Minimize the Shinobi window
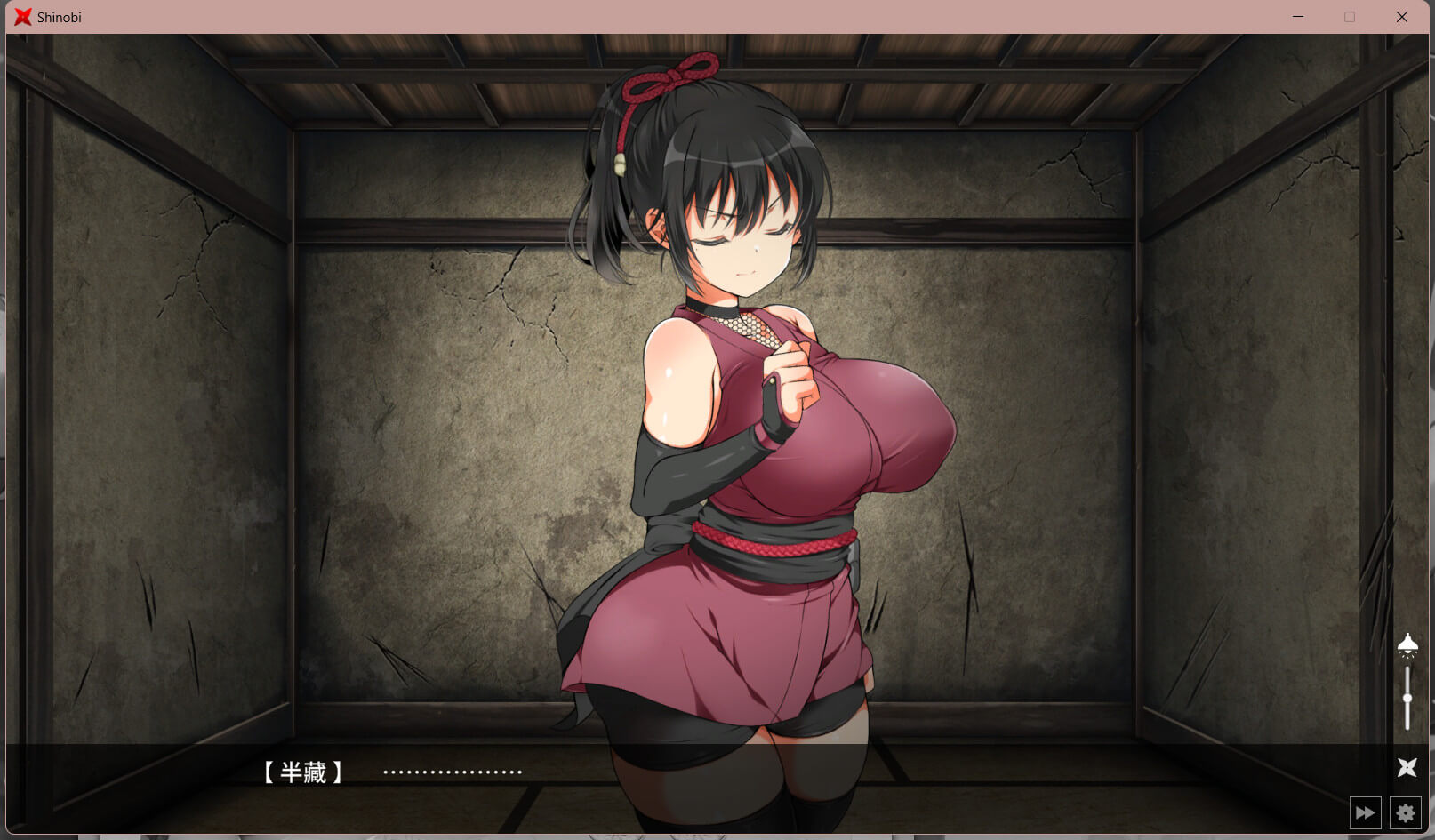This screenshot has width=1435, height=840. (x=1298, y=17)
